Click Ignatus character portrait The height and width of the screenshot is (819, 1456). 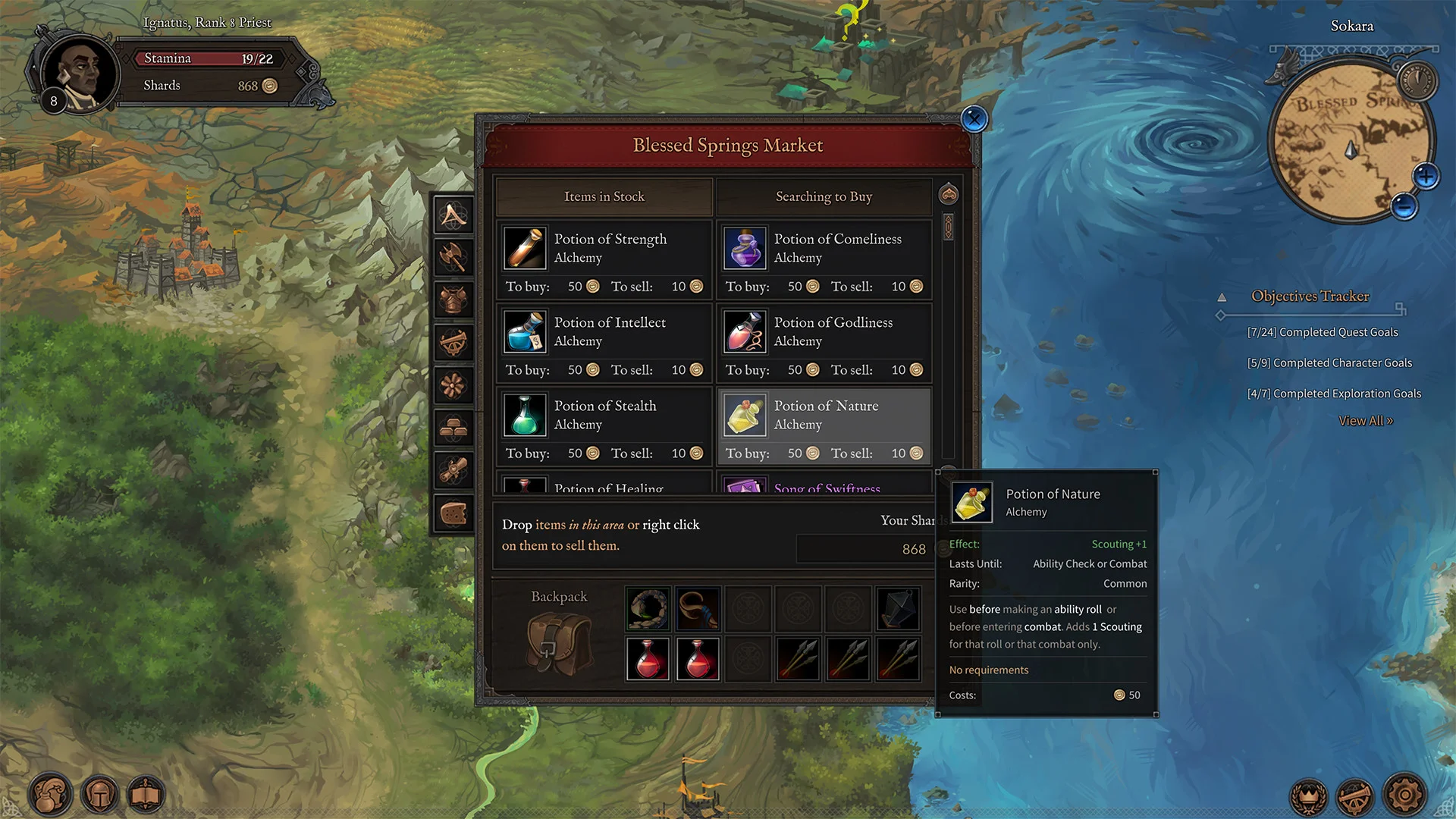(81, 74)
